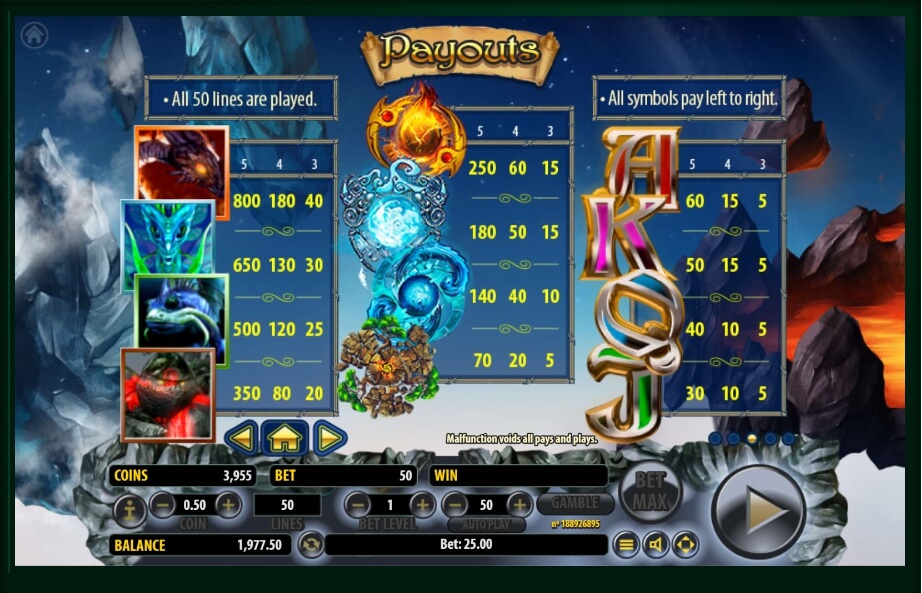Click the faded home icon in the corner

(x=35, y=35)
